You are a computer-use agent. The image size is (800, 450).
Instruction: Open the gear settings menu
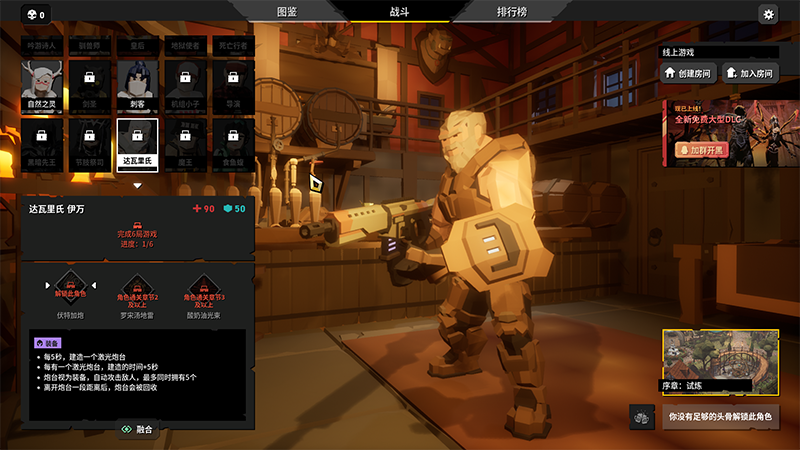coord(768,14)
